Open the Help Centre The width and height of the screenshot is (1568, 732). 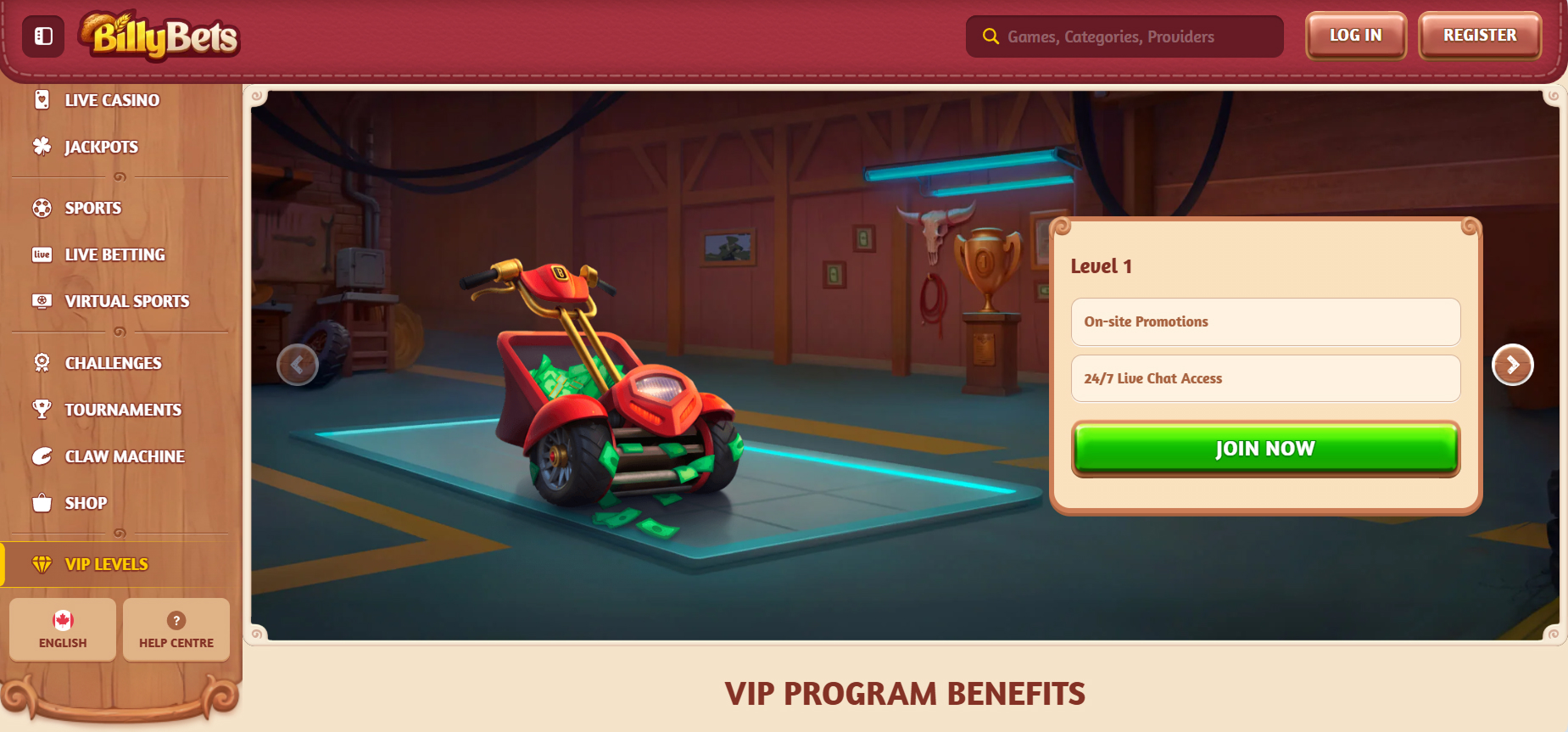click(176, 629)
